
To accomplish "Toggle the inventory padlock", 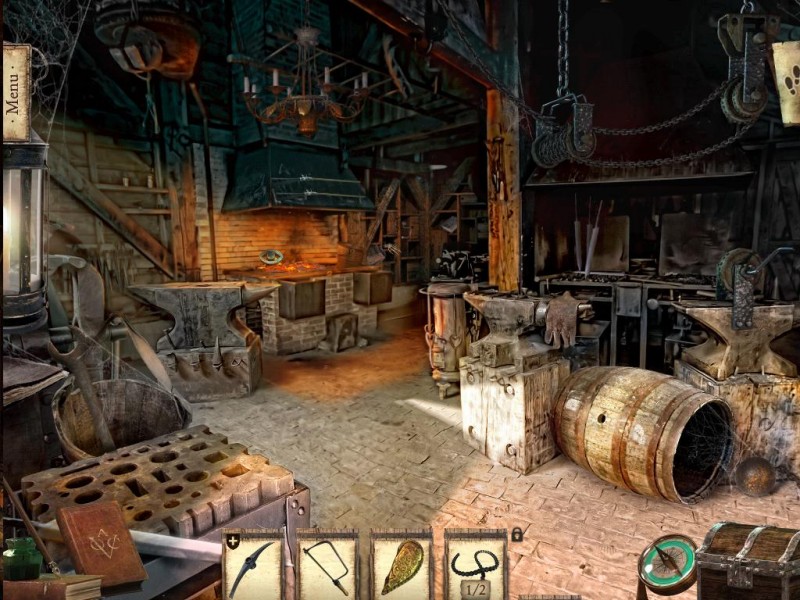I will click(517, 535).
